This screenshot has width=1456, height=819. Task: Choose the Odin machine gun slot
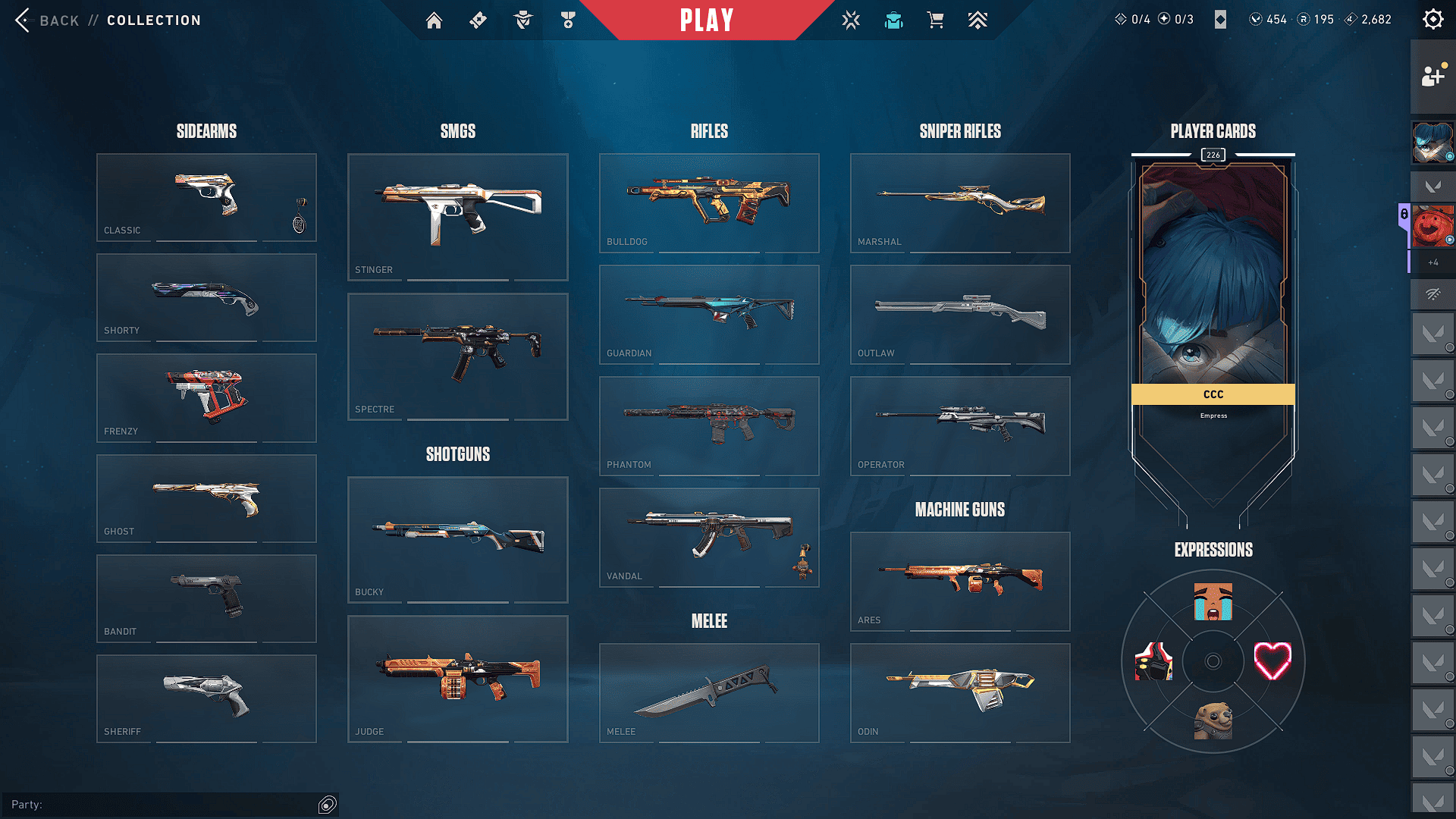click(x=960, y=692)
